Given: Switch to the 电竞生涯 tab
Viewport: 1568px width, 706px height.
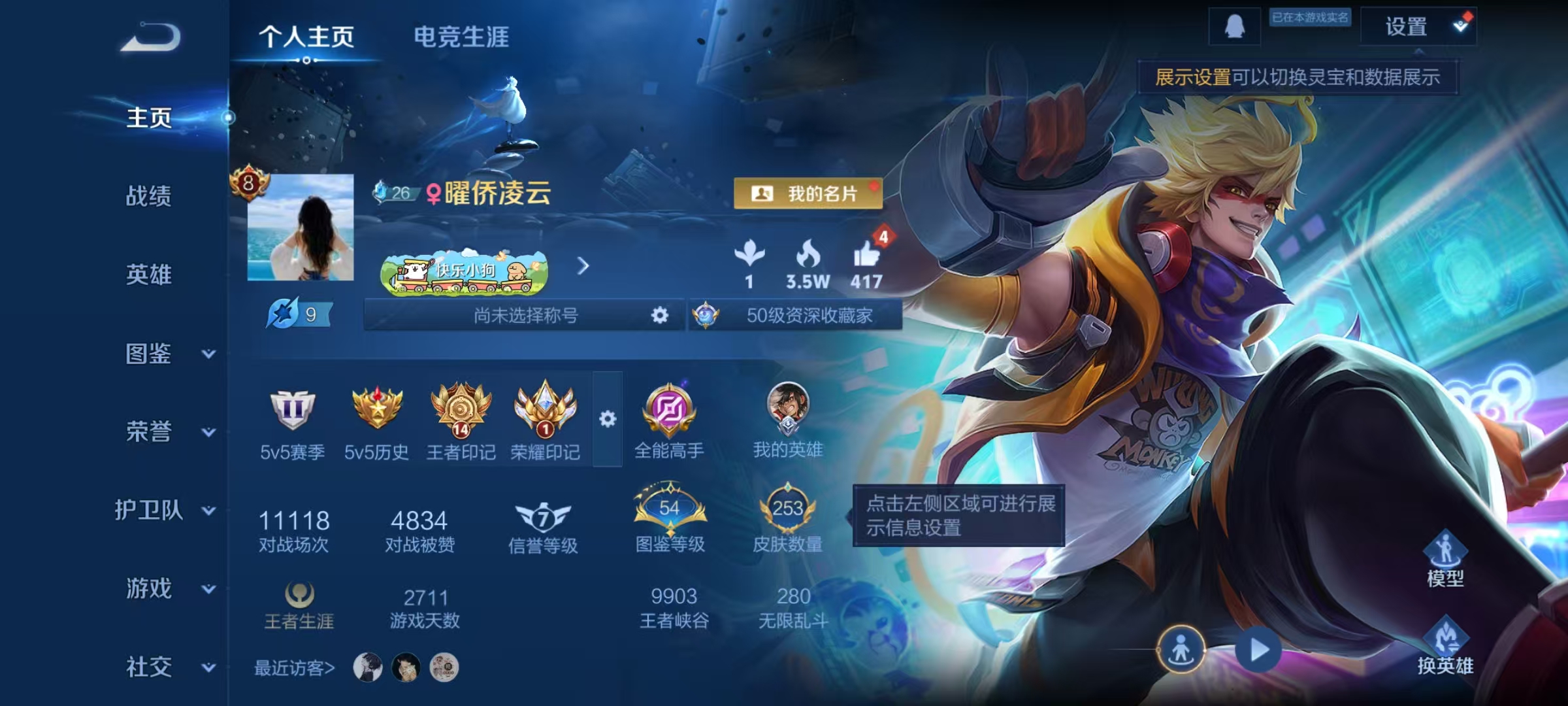Looking at the screenshot, I should tap(461, 37).
